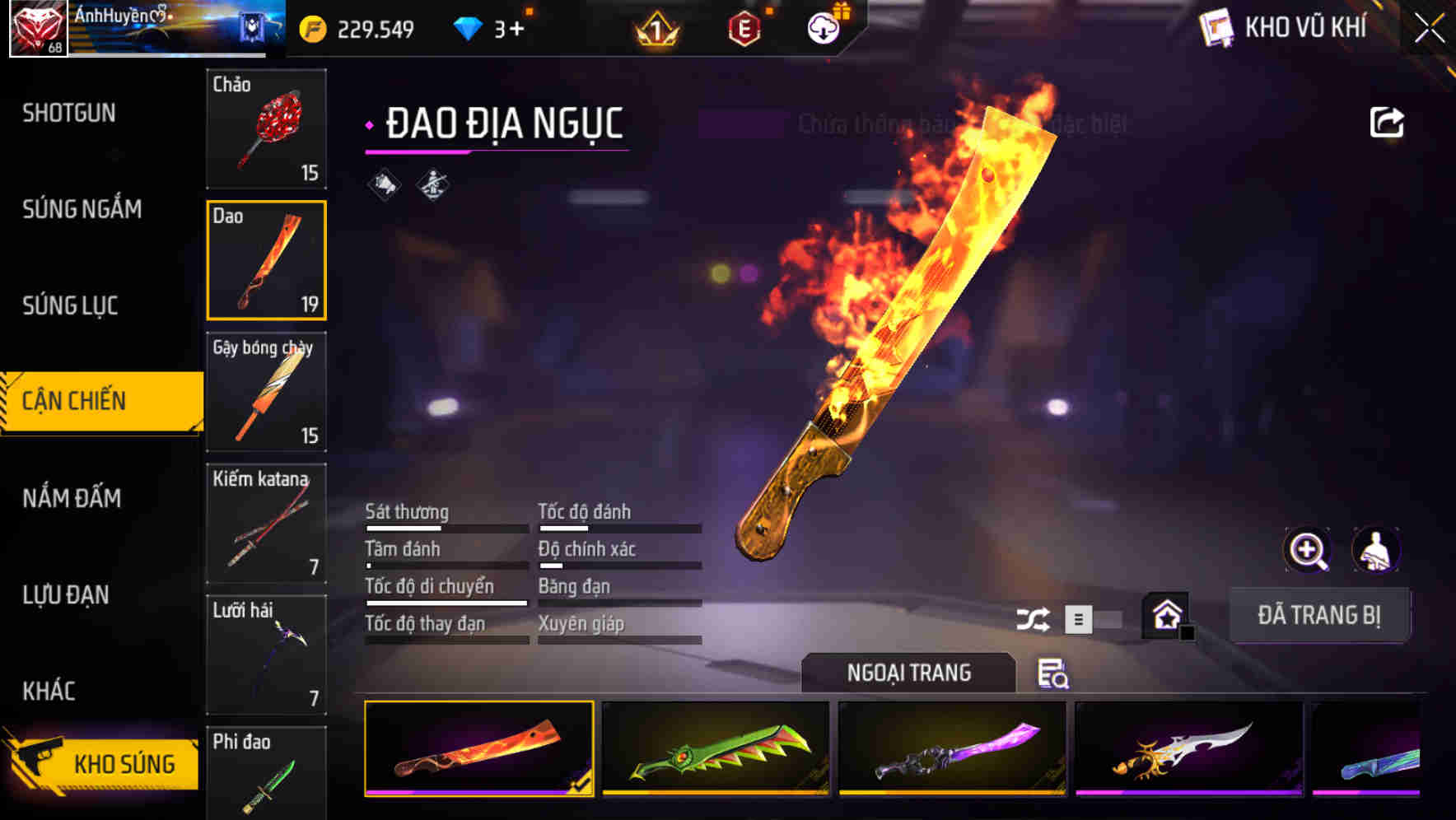The width and height of the screenshot is (1456, 820).
Task: Switch to the Ngoại Trang tab
Action: coord(908,673)
